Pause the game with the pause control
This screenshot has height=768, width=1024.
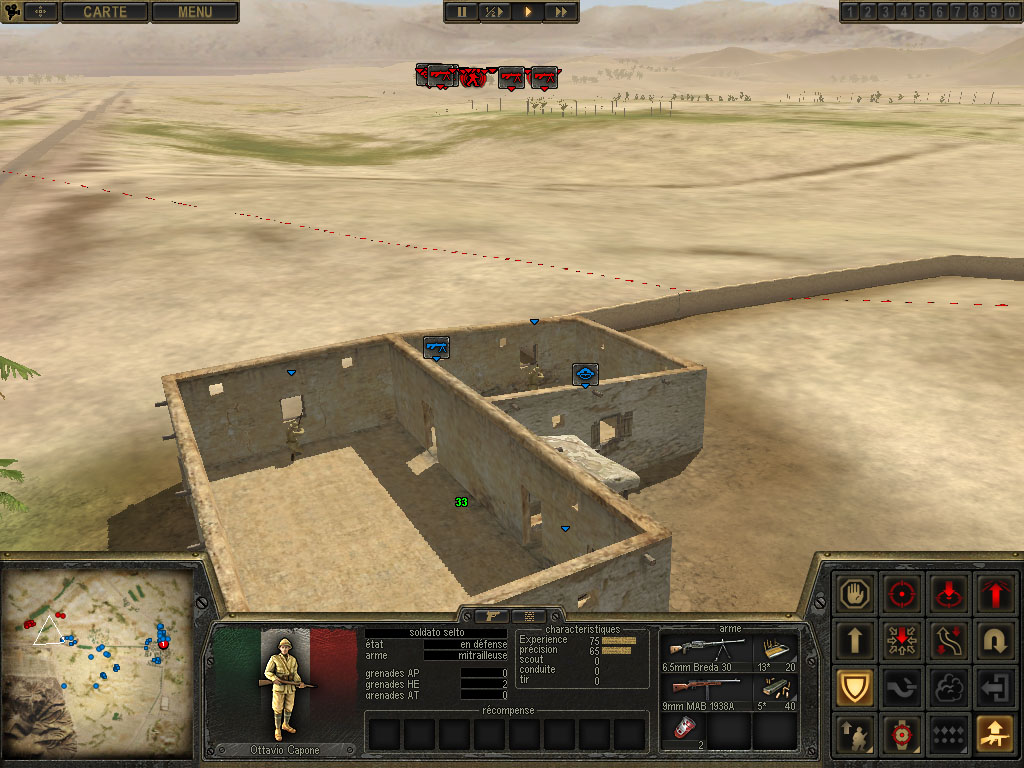click(462, 12)
